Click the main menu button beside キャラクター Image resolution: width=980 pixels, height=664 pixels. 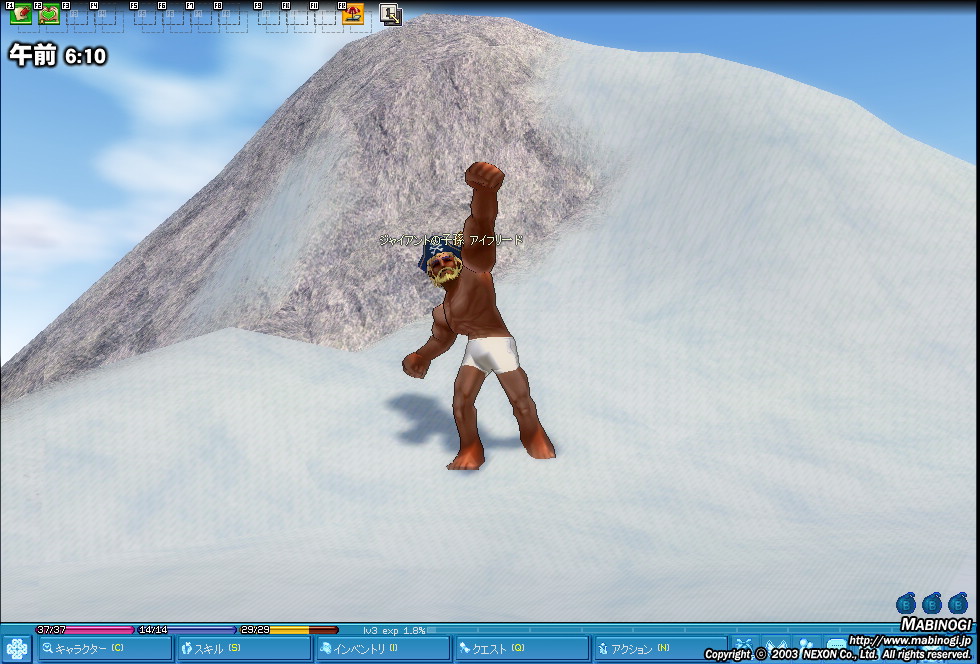click(x=17, y=649)
